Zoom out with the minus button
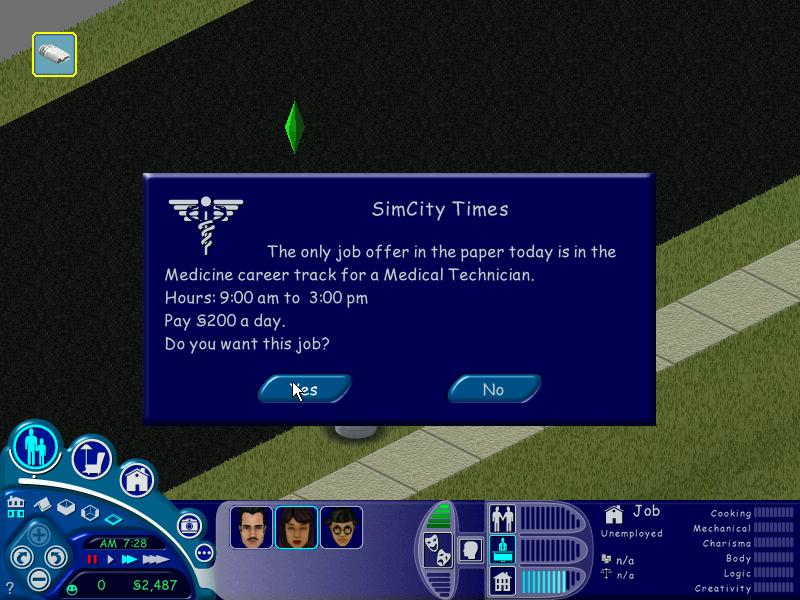Viewport: 800px width, 600px height. (x=39, y=579)
